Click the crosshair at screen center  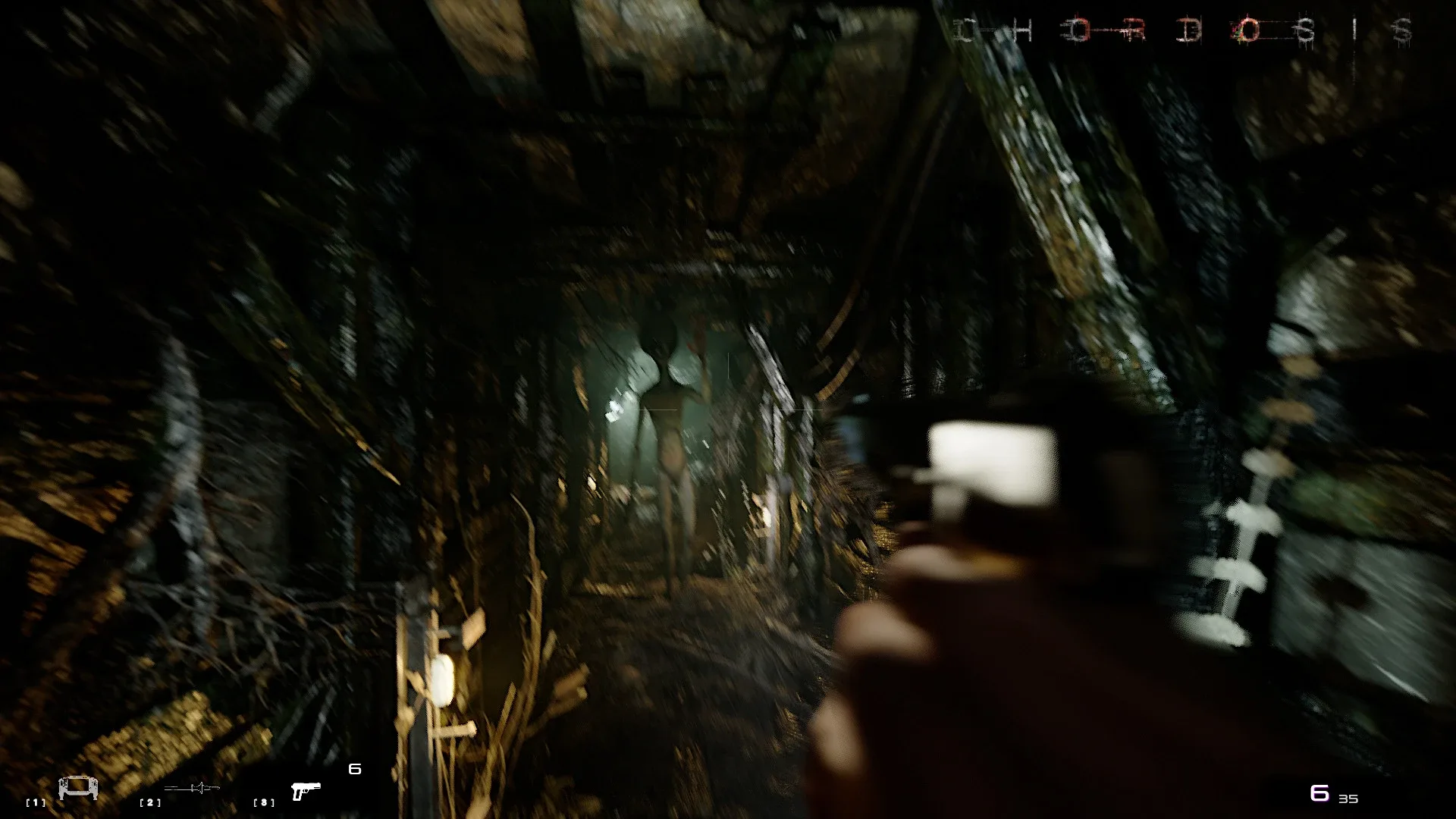click(728, 409)
